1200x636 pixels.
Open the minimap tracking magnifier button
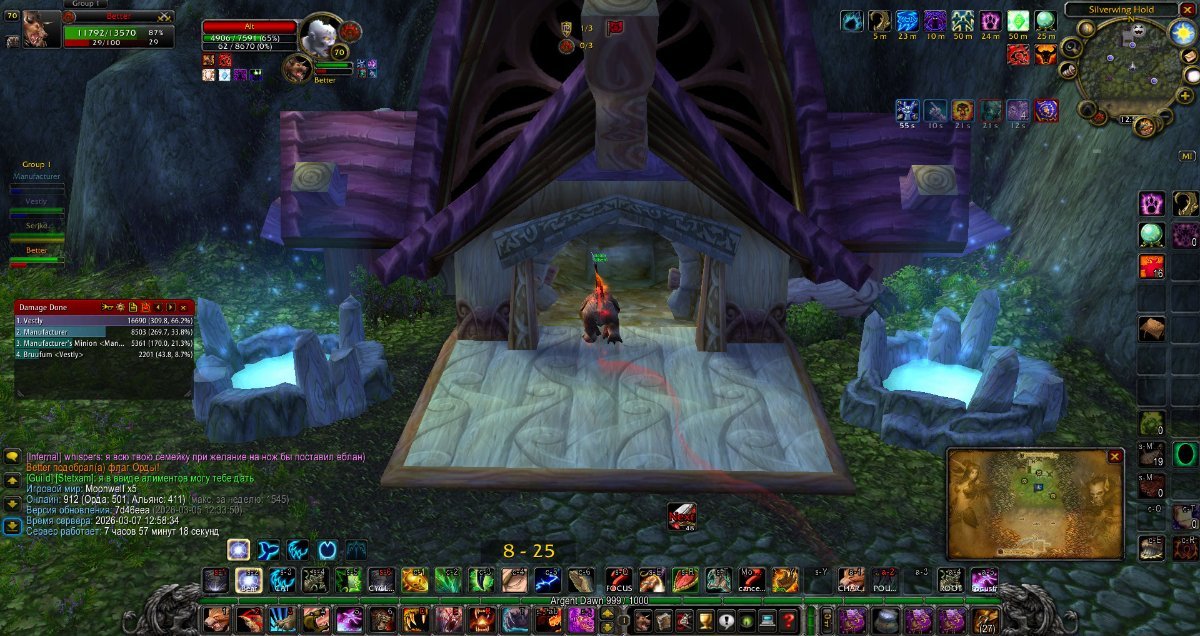tap(1071, 47)
